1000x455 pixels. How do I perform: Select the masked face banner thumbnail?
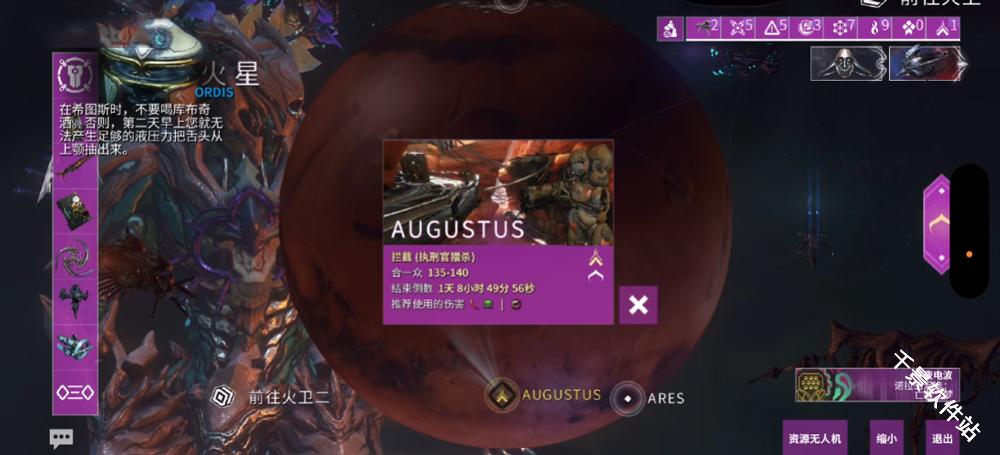(x=848, y=64)
